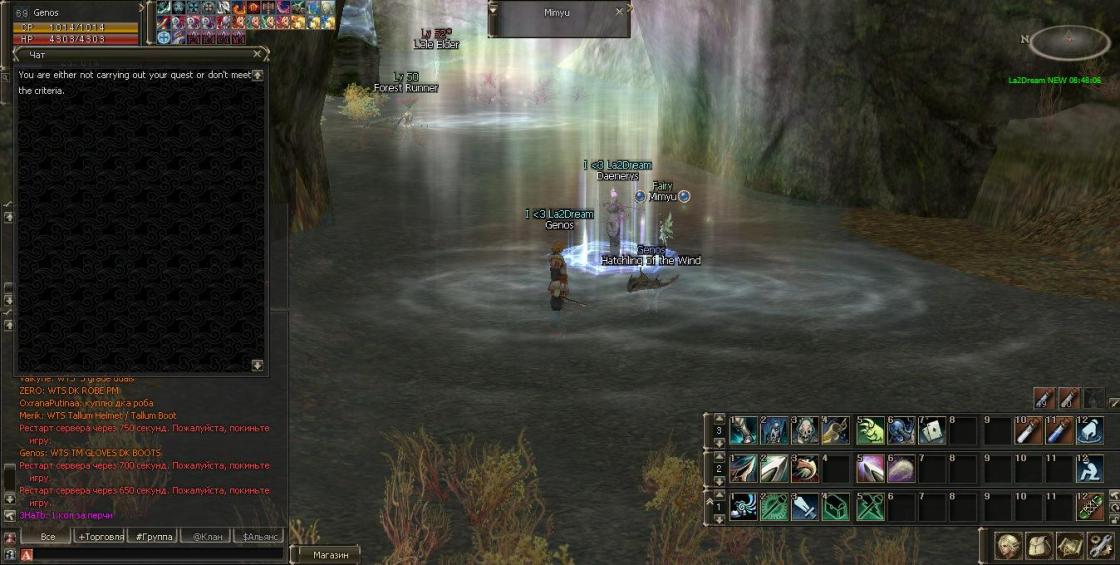
Task: Show the Все chat tab
Action: [x=45, y=536]
